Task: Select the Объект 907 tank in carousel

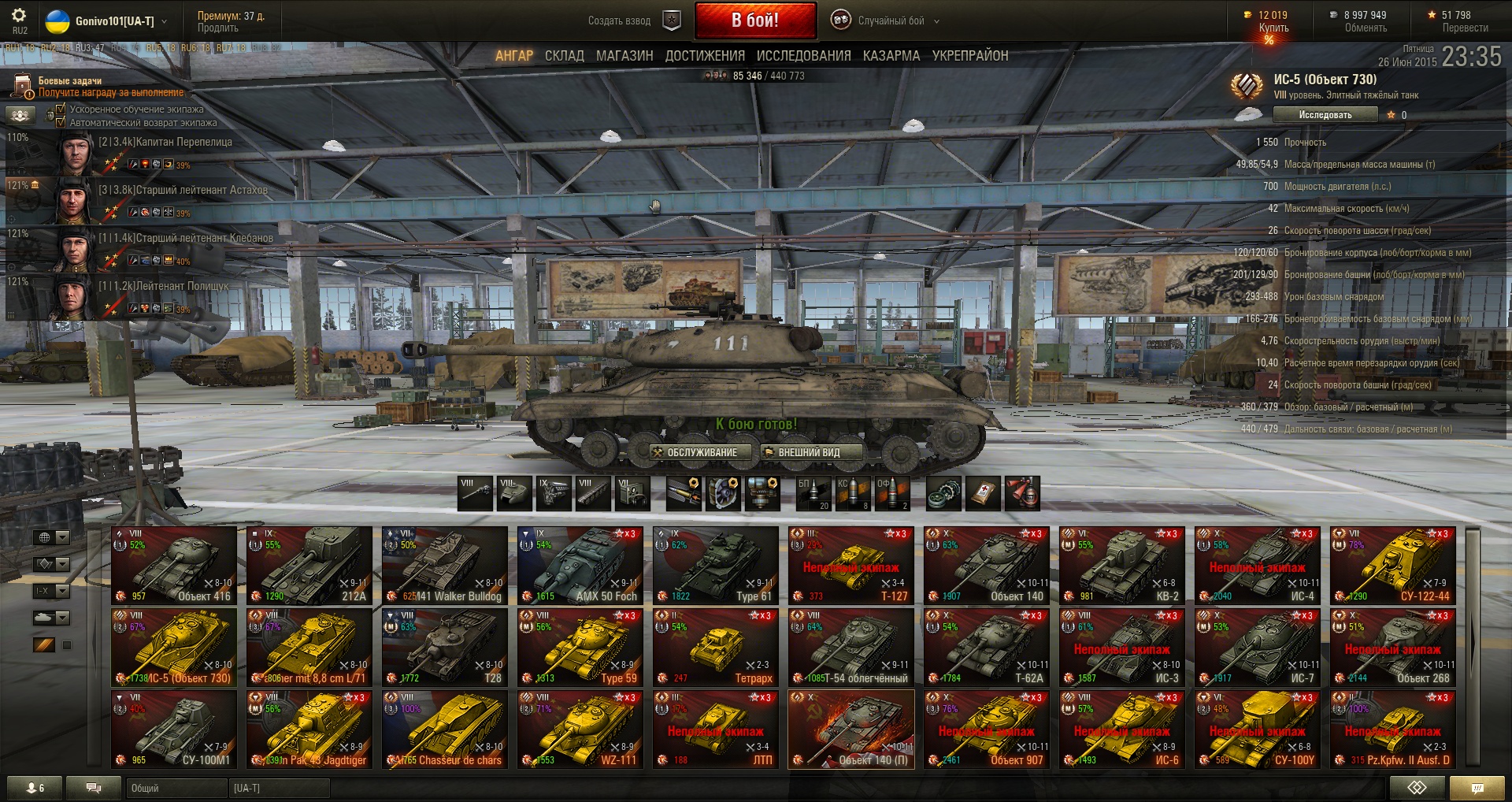Action: (986, 729)
